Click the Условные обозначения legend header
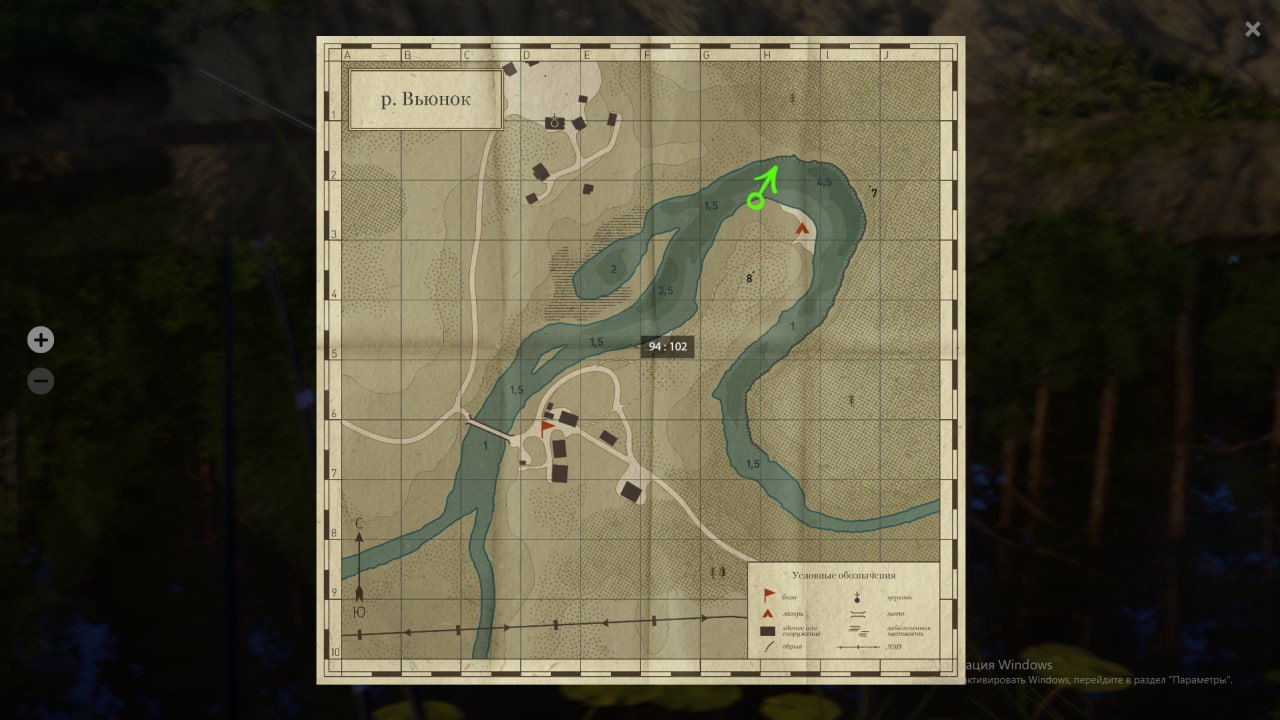1280x720 pixels. 845,575
